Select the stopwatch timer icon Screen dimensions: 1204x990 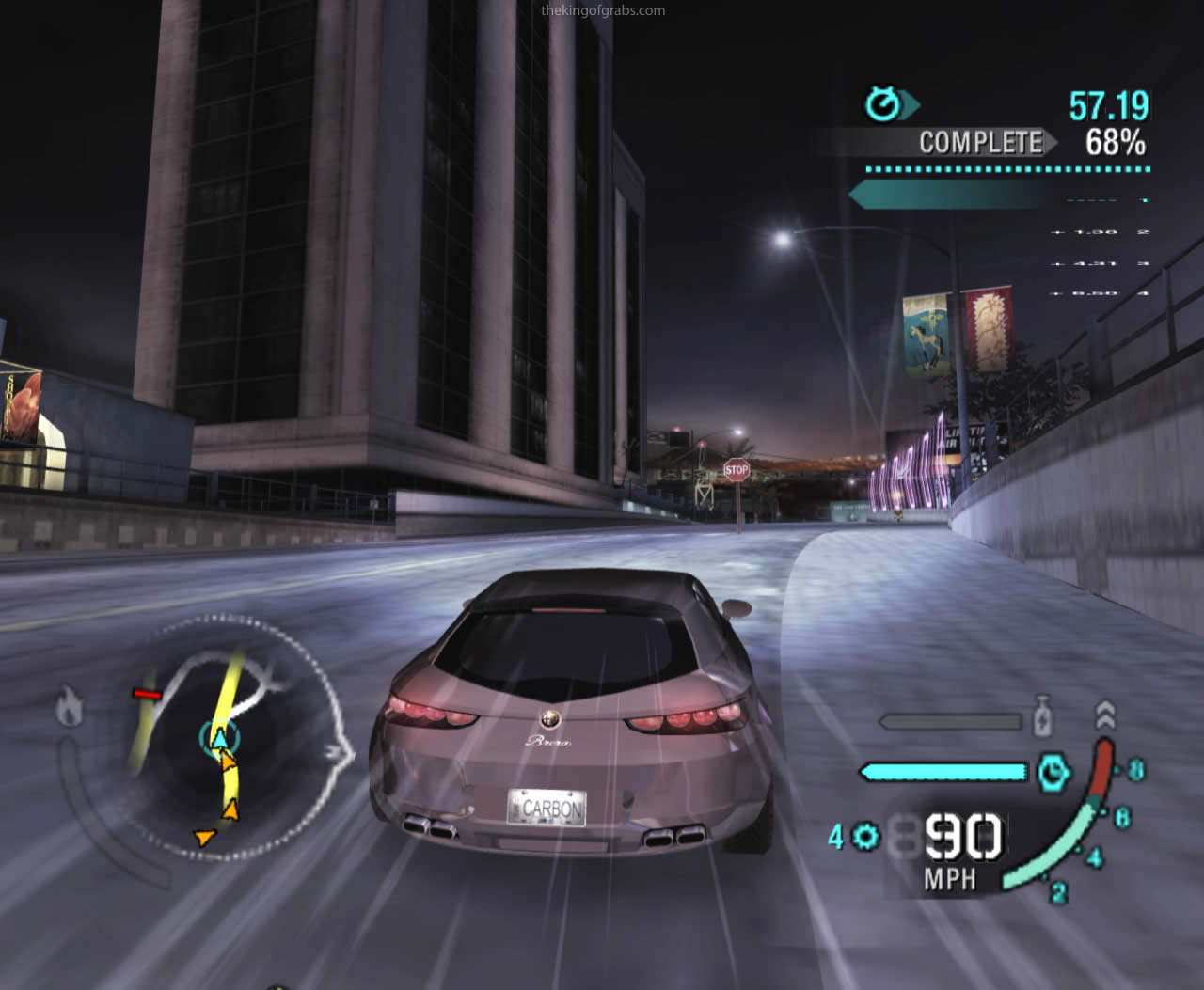tap(881, 104)
